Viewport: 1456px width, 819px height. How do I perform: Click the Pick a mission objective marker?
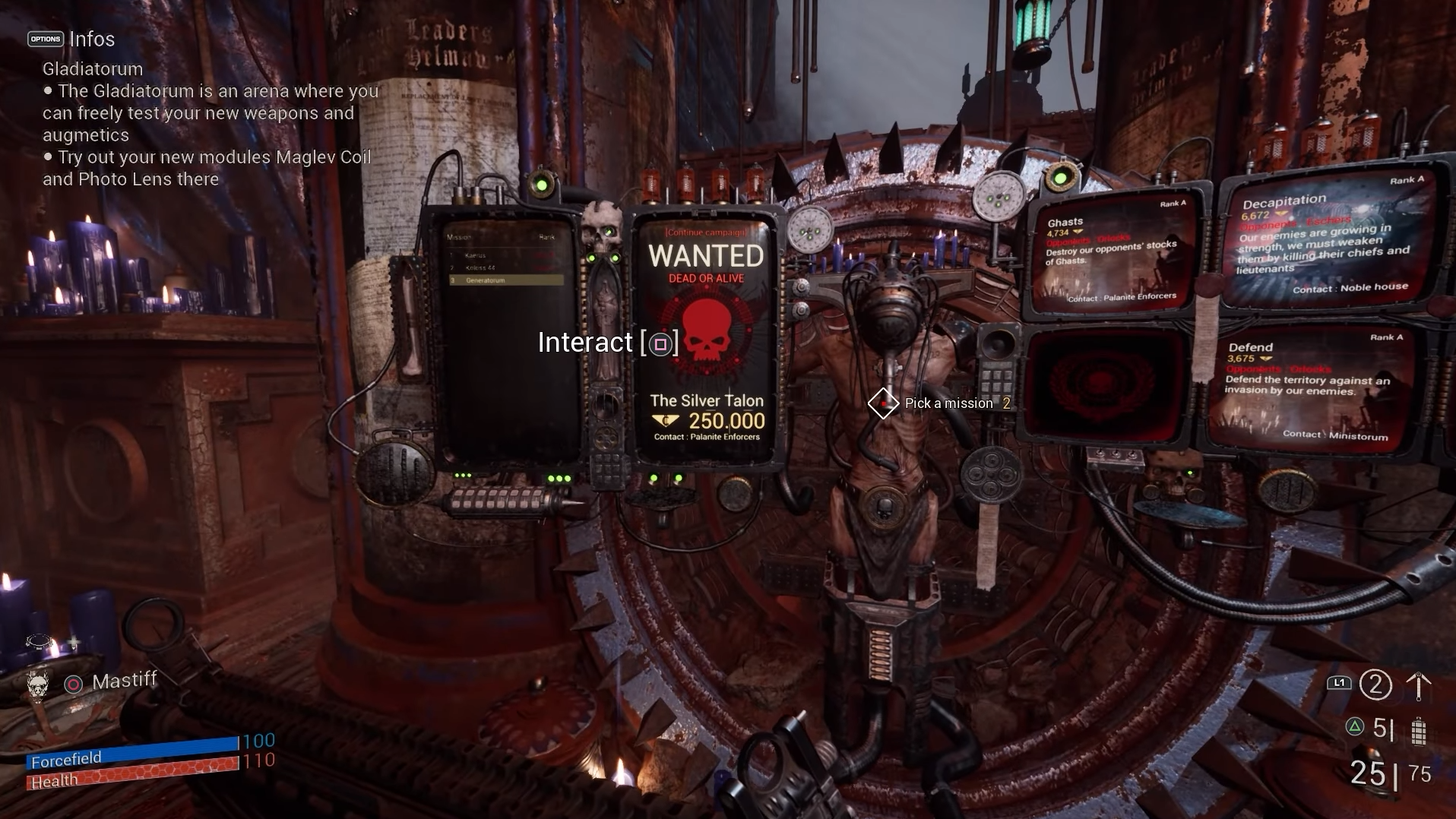[883, 403]
